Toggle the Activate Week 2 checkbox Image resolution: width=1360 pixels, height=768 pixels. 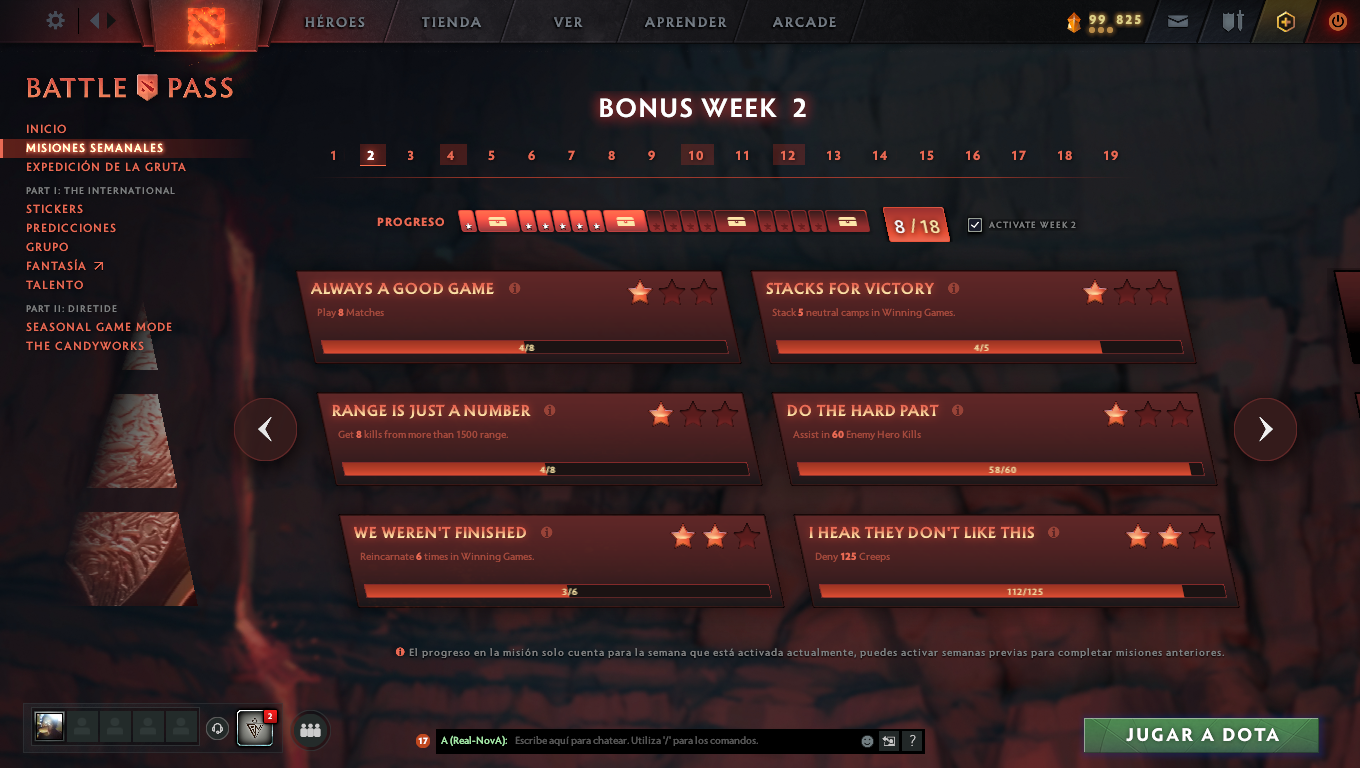pos(974,225)
